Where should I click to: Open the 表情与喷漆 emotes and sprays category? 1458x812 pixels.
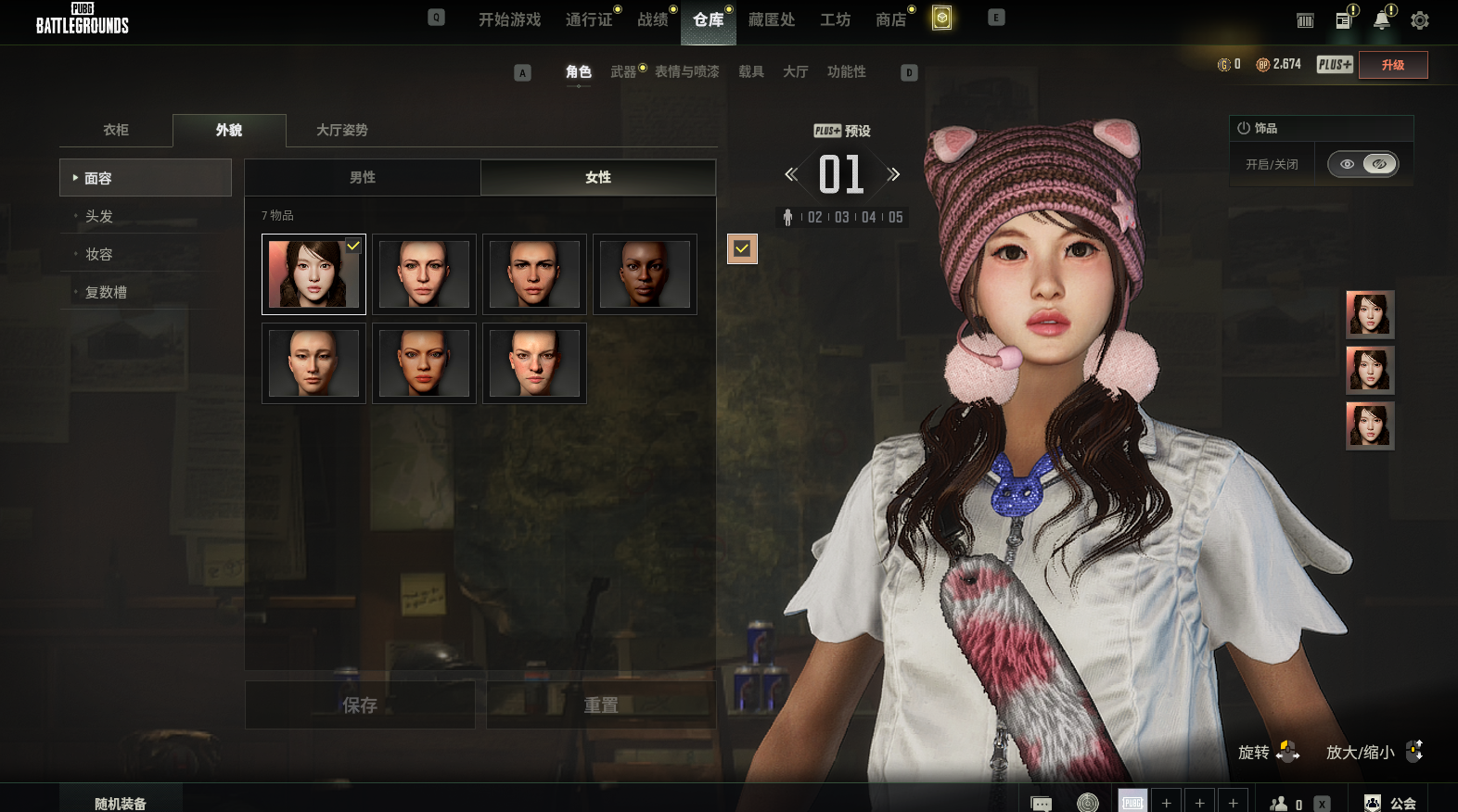click(686, 71)
